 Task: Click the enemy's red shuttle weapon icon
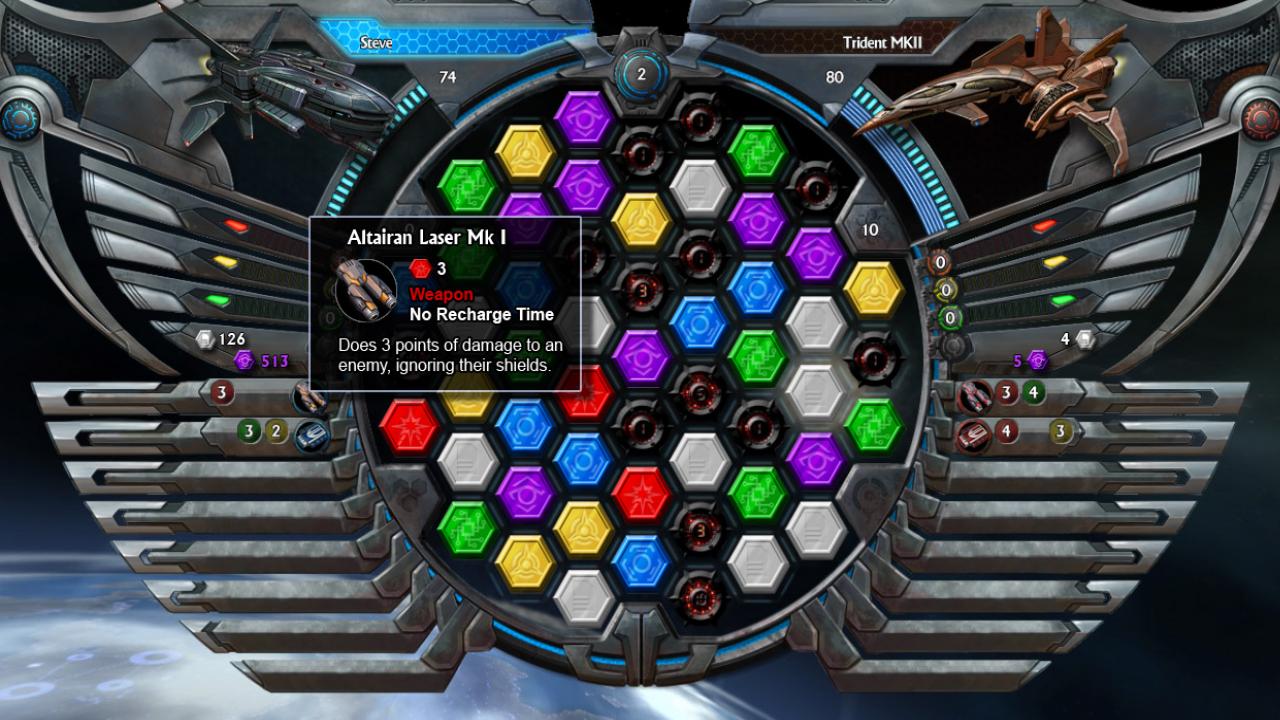[975, 396]
